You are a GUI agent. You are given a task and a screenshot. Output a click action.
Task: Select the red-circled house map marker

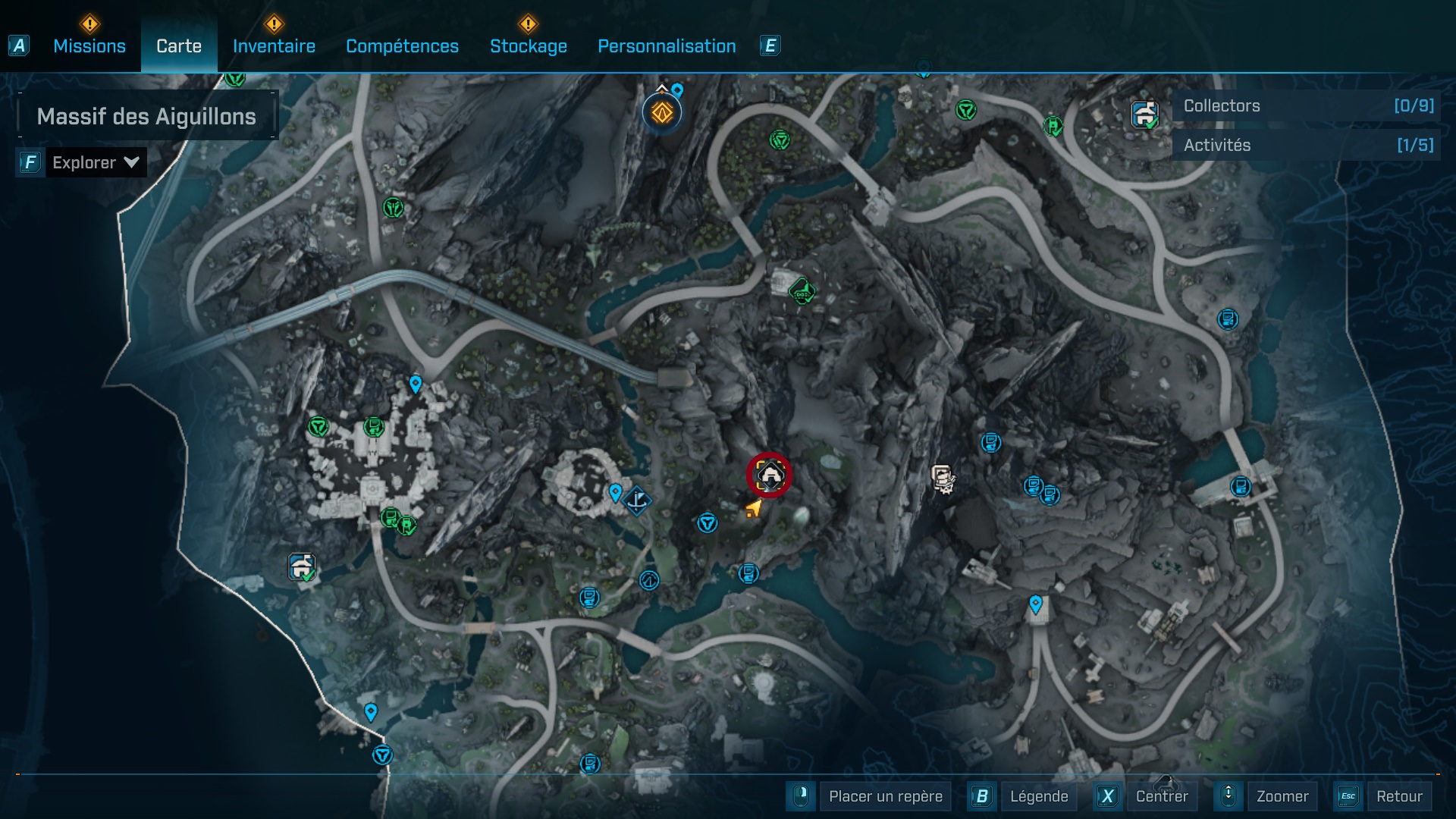(770, 475)
